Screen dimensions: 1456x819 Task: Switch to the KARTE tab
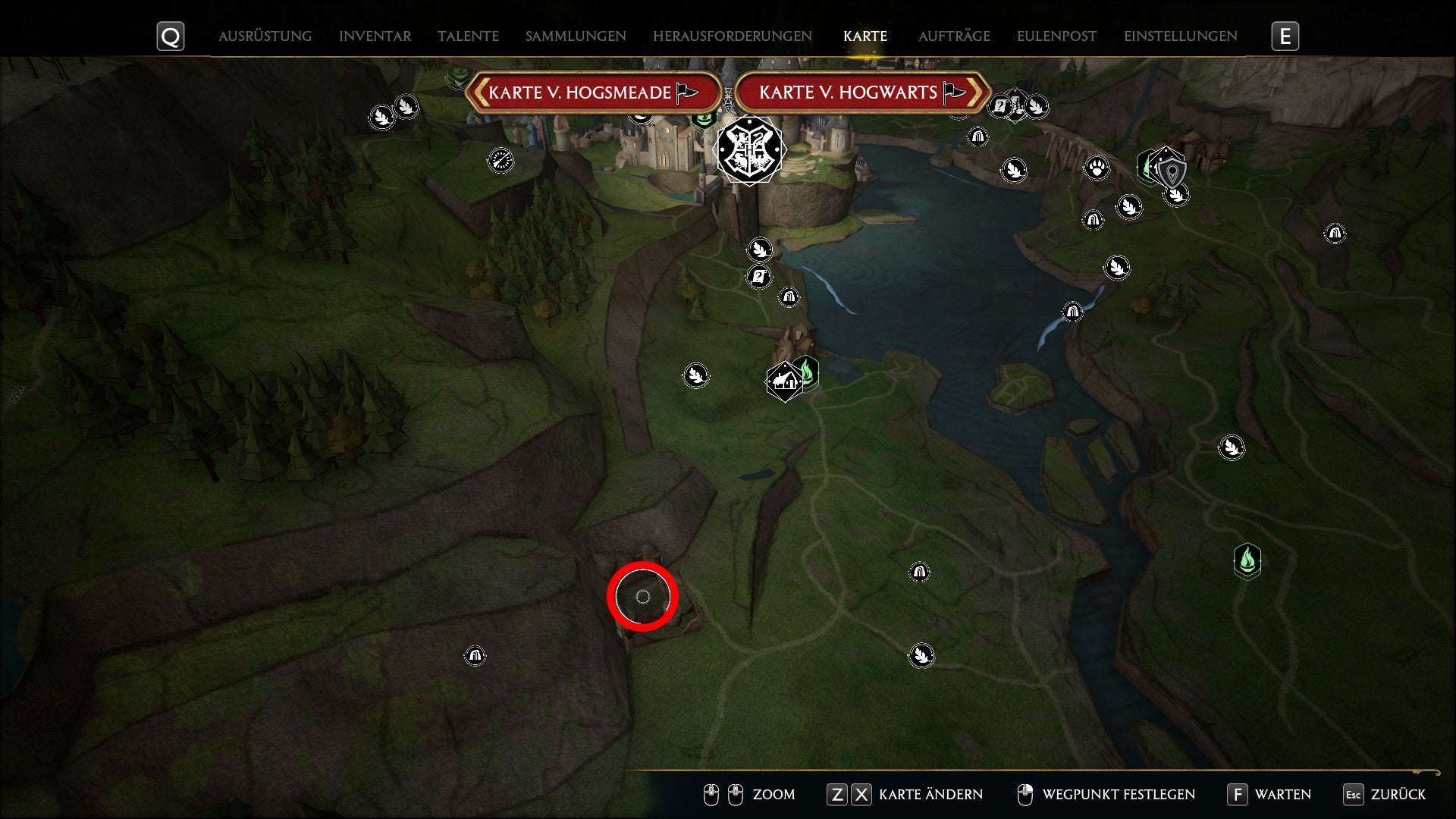tap(864, 36)
